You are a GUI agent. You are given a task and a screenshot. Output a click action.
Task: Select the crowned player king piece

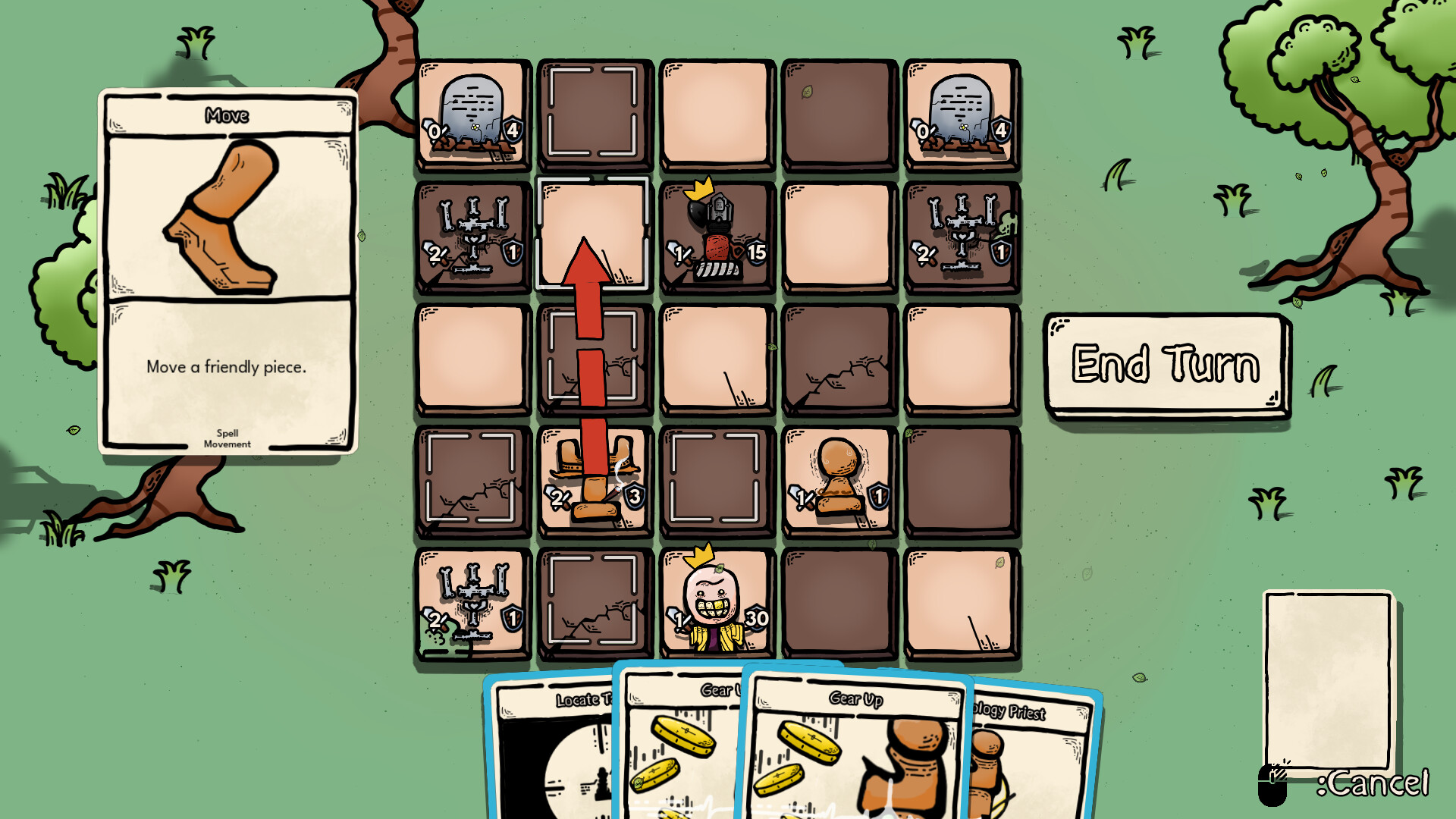717,603
